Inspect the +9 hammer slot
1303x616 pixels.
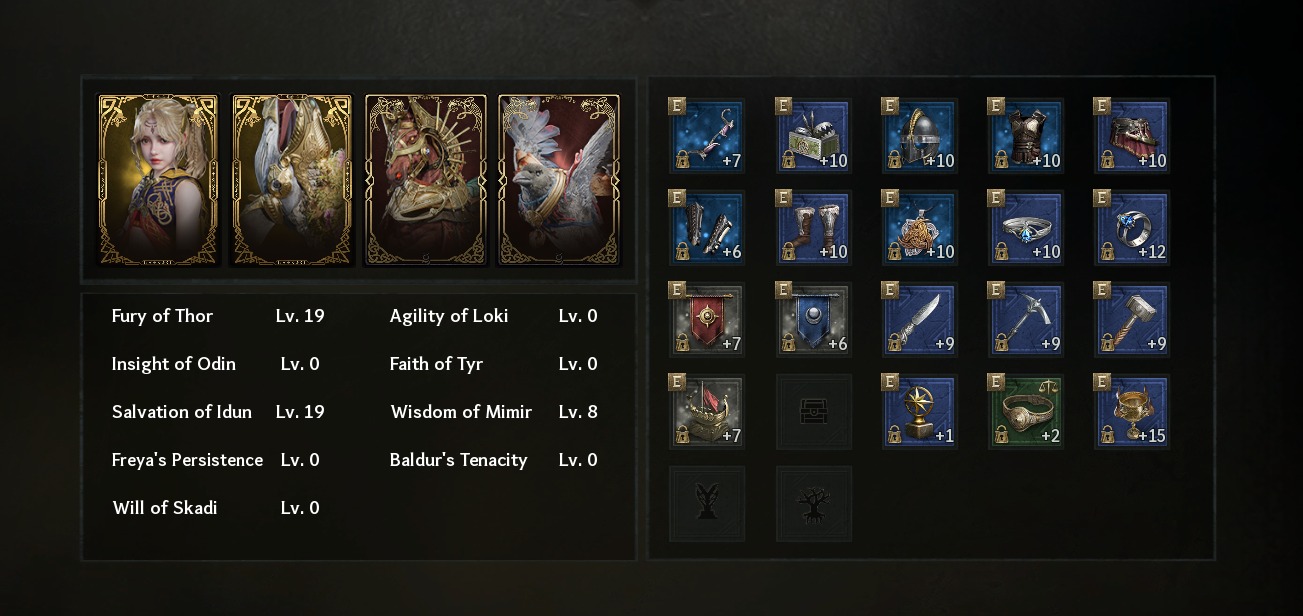(x=1131, y=320)
